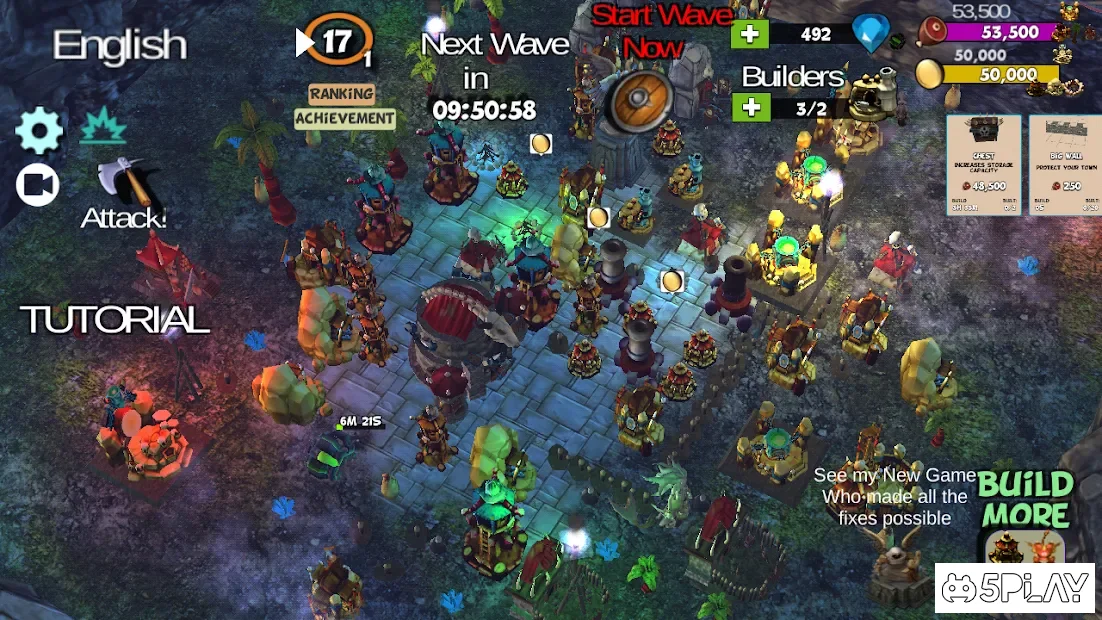Tap the teal explosion icon
This screenshot has width=1102, height=620.
coord(102,127)
